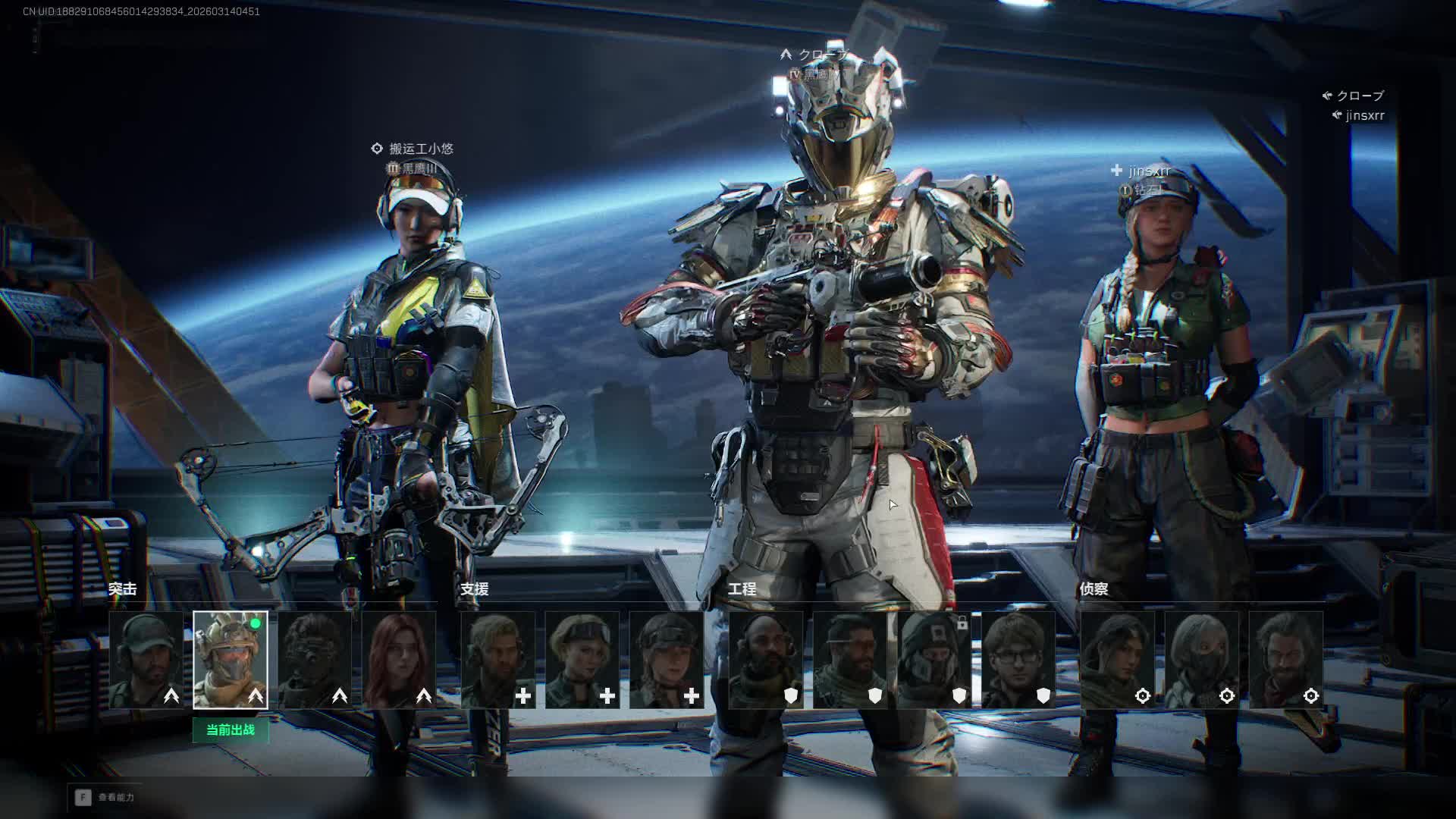Viewport: 1456px width, 819px height.
Task: Select teammate jinsxrr in the squad list
Action: (1364, 116)
